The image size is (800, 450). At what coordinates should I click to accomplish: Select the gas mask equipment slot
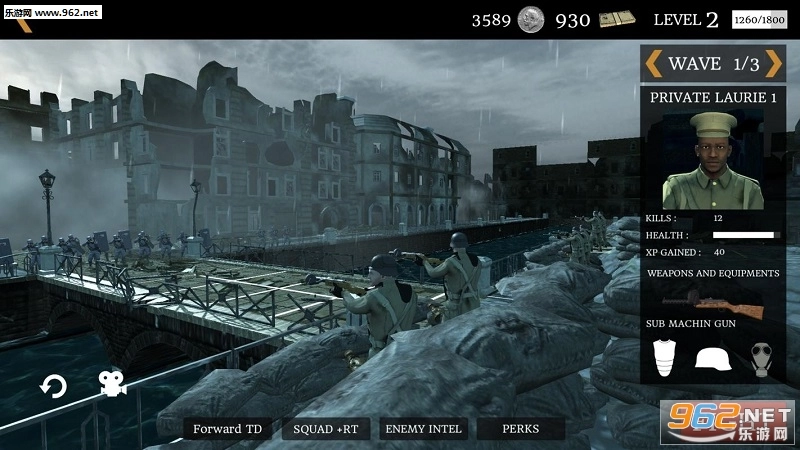762,358
